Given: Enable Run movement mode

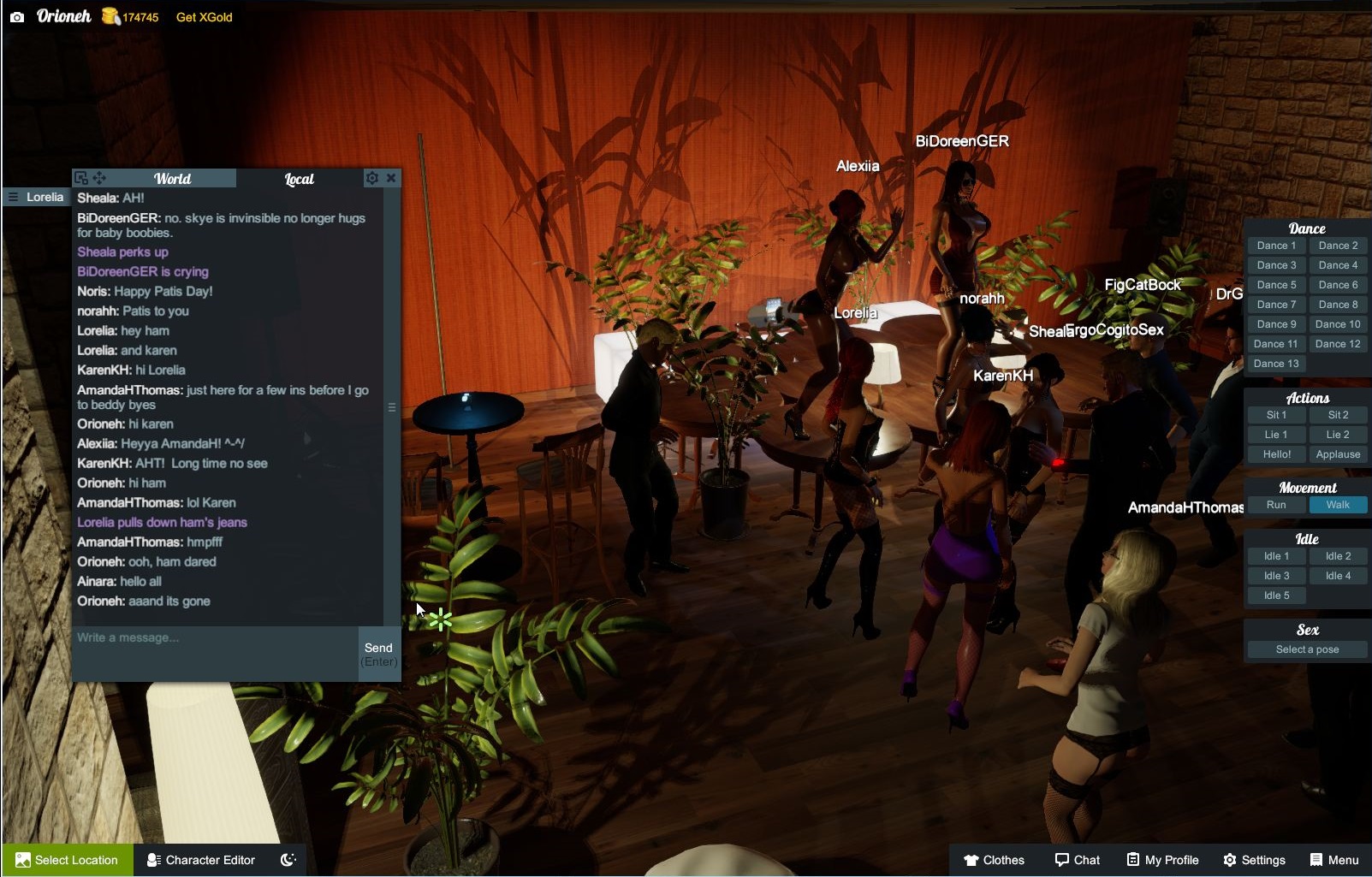Looking at the screenshot, I should point(1276,505).
